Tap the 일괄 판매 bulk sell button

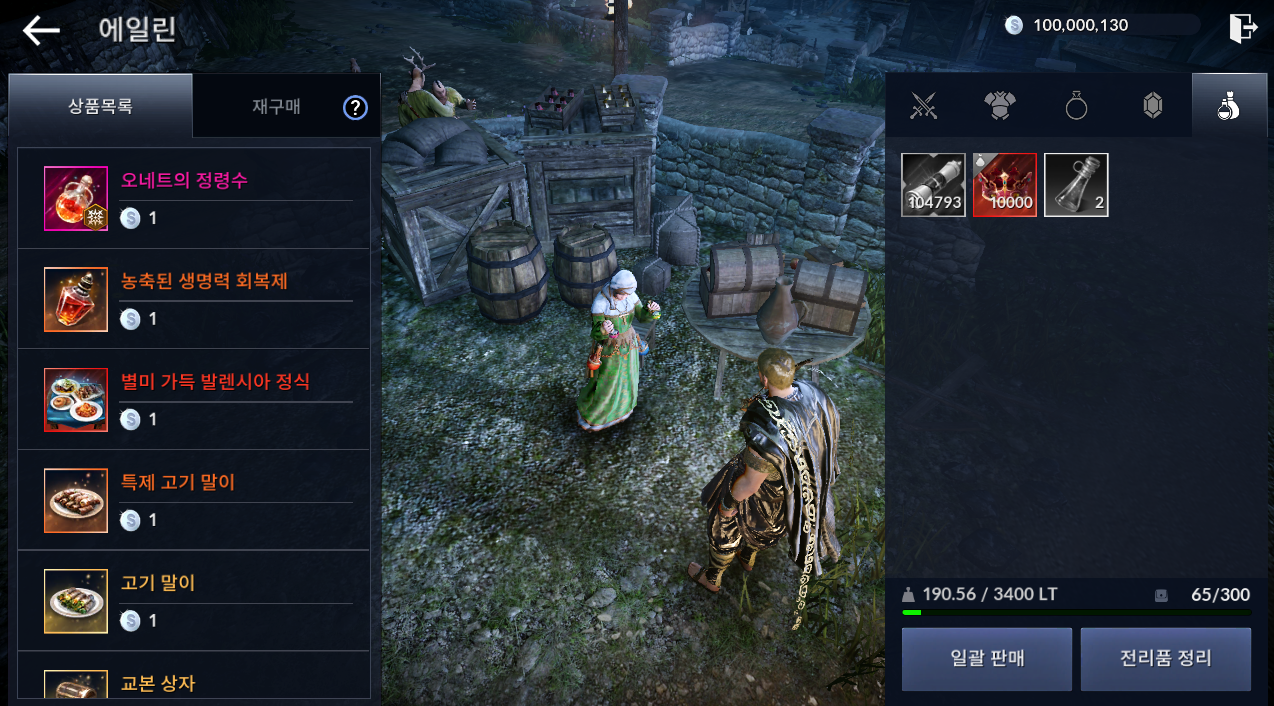(x=986, y=659)
